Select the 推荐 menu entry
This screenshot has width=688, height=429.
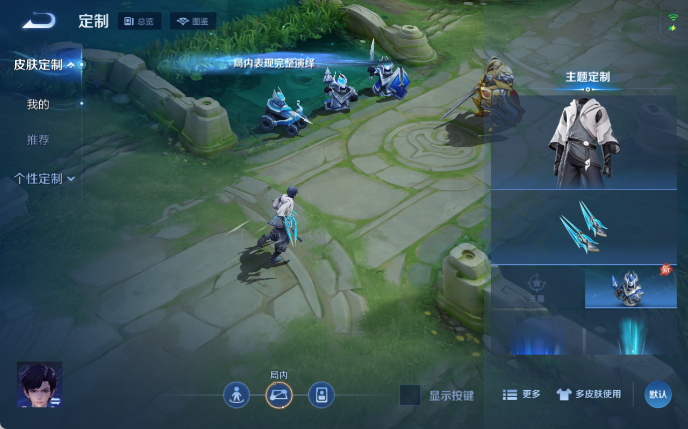38,140
